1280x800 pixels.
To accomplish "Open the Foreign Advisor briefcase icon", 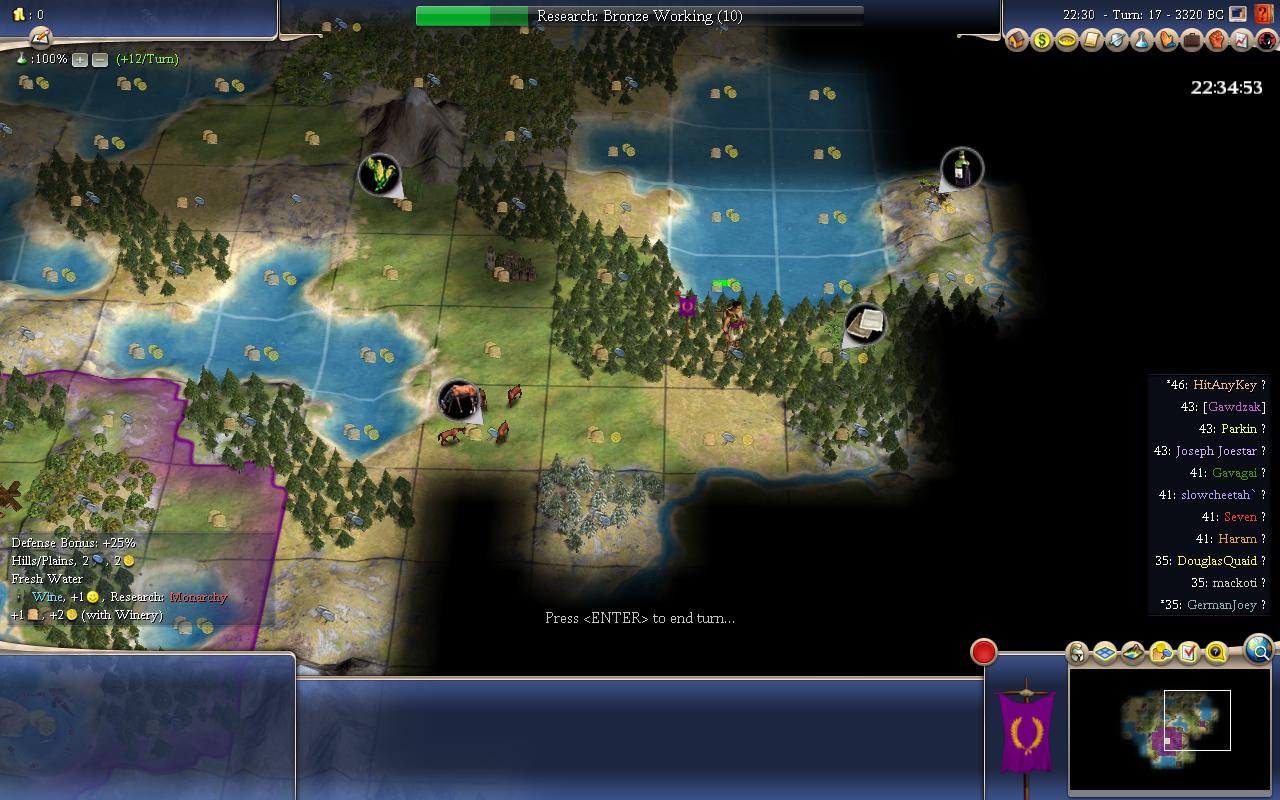I will click(1191, 41).
